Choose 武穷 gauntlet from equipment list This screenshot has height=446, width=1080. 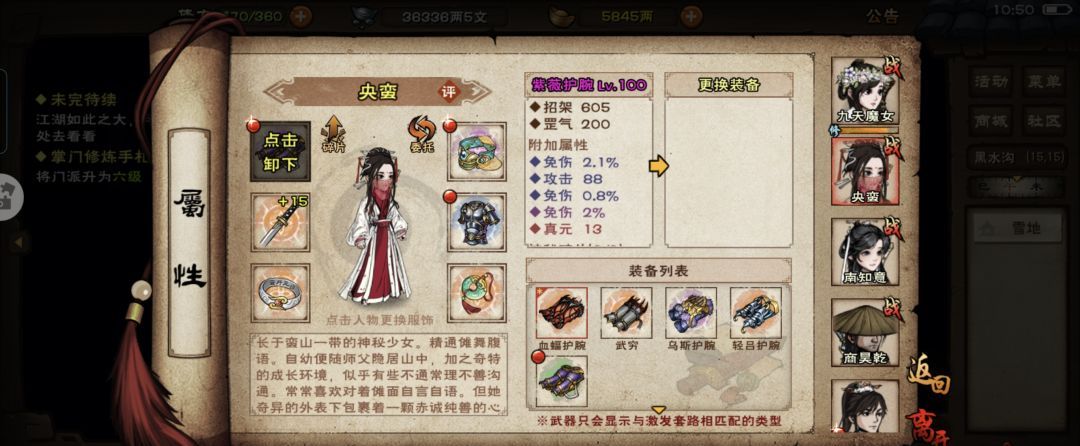tap(626, 316)
